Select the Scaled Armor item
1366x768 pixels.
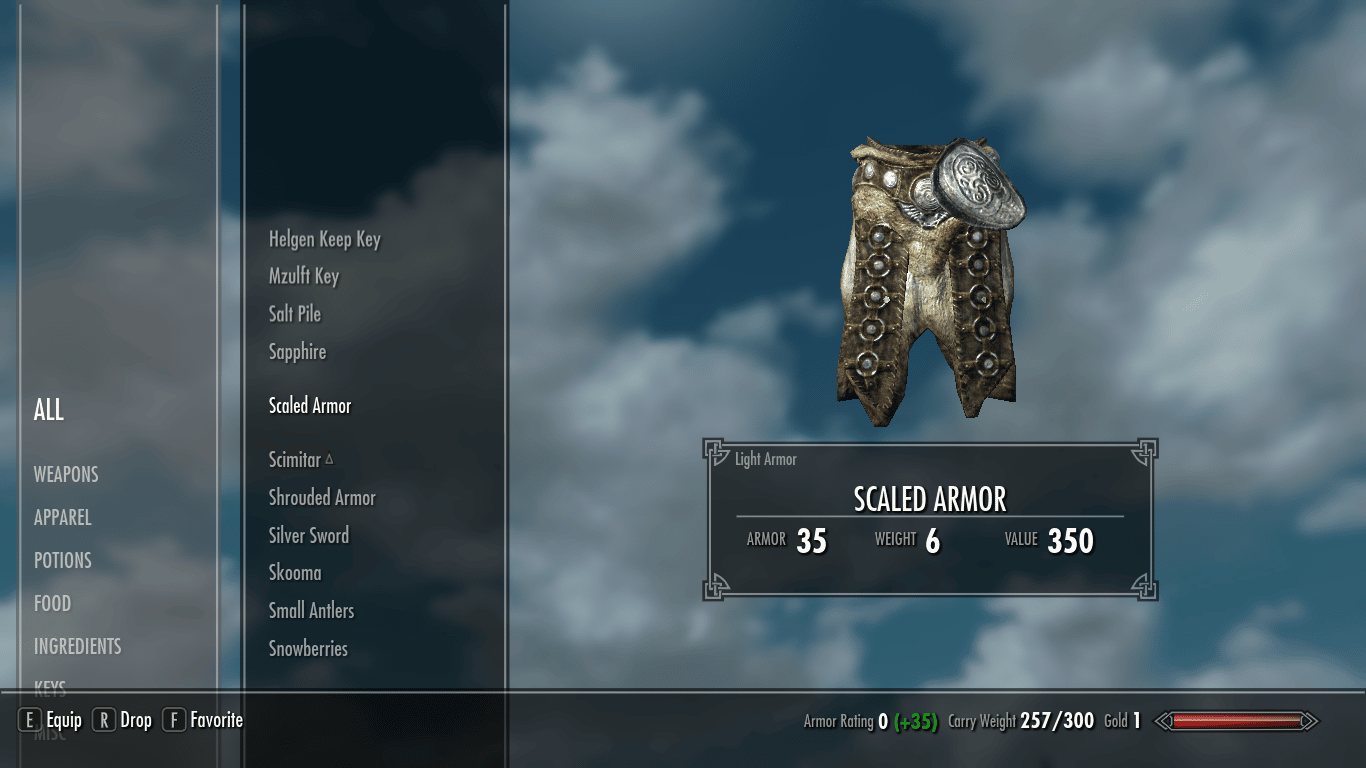click(x=309, y=405)
